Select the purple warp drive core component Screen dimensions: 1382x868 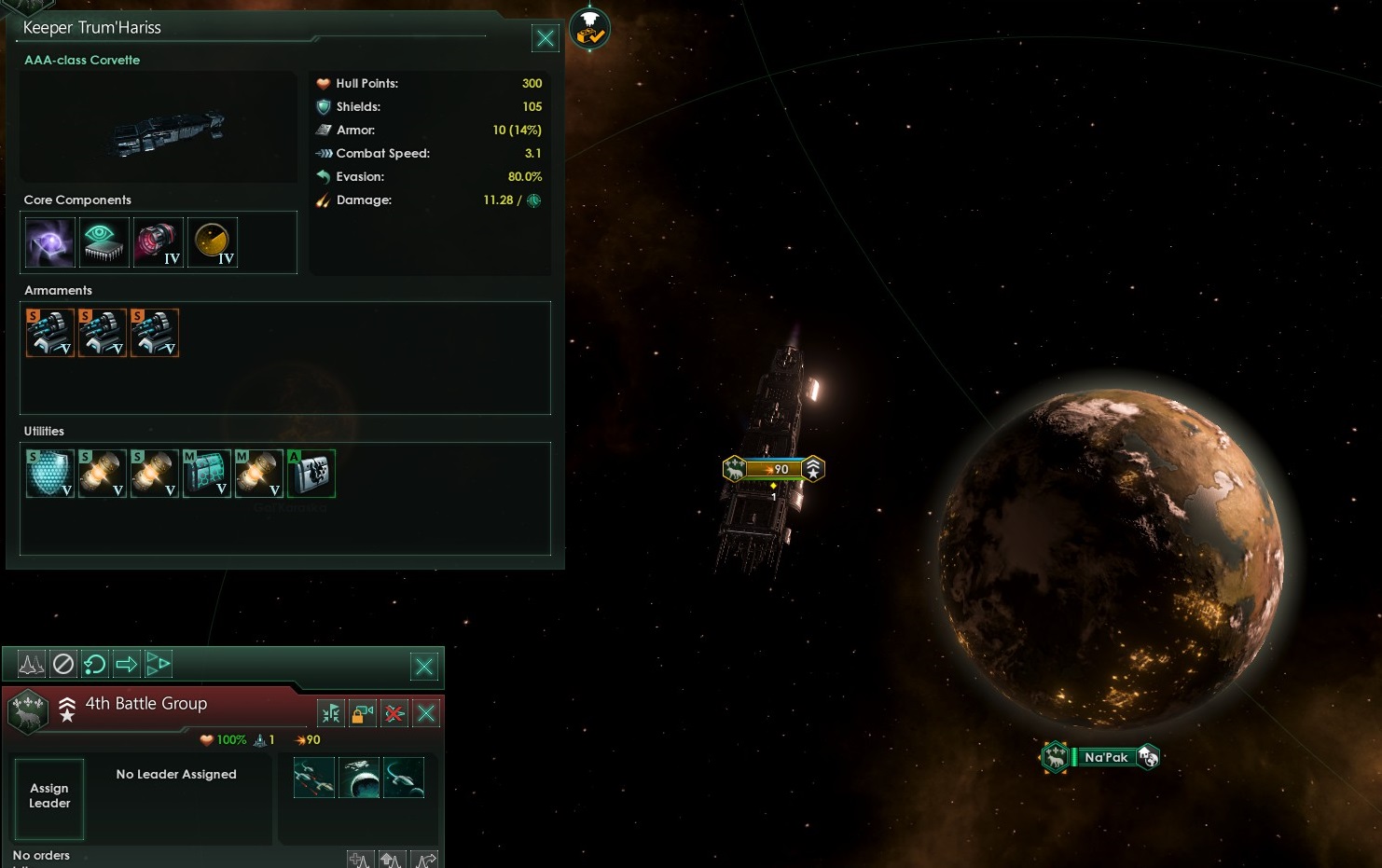49,242
